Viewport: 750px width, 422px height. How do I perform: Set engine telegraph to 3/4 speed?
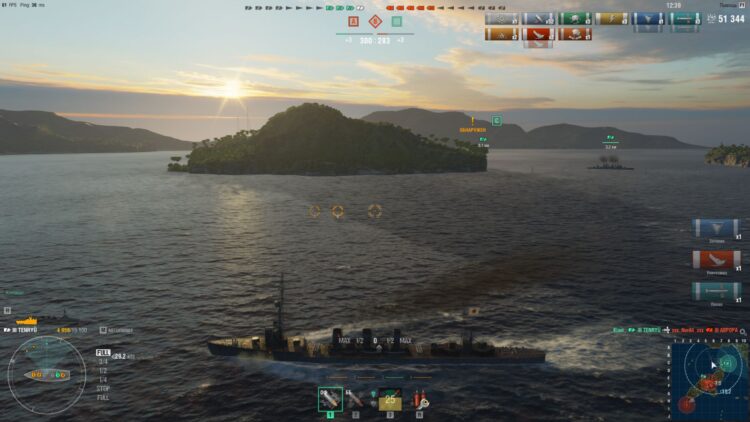tap(103, 360)
